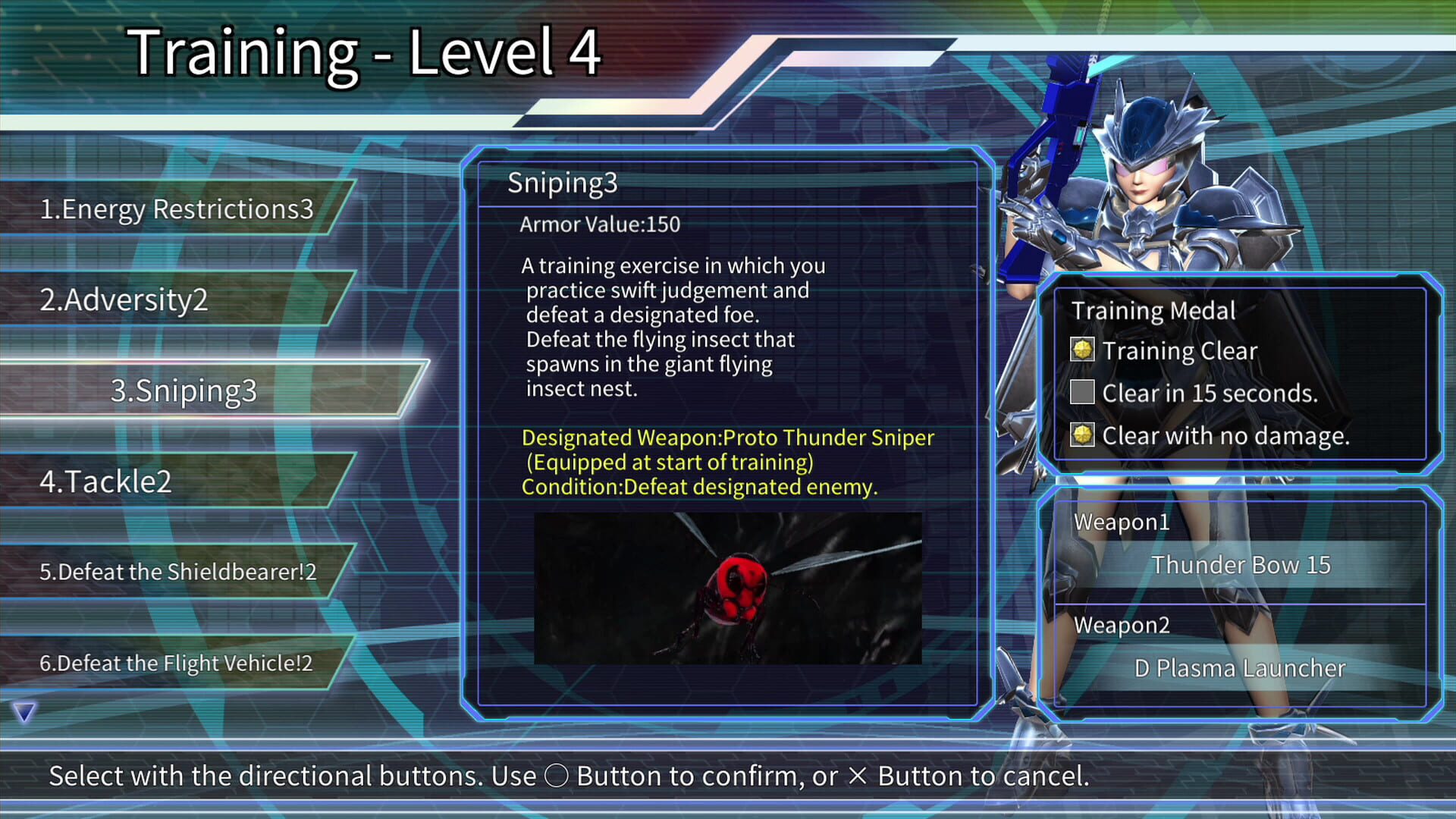Click the gold medal icon beside Training Clear
The height and width of the screenshot is (819, 1456).
coord(1083,350)
